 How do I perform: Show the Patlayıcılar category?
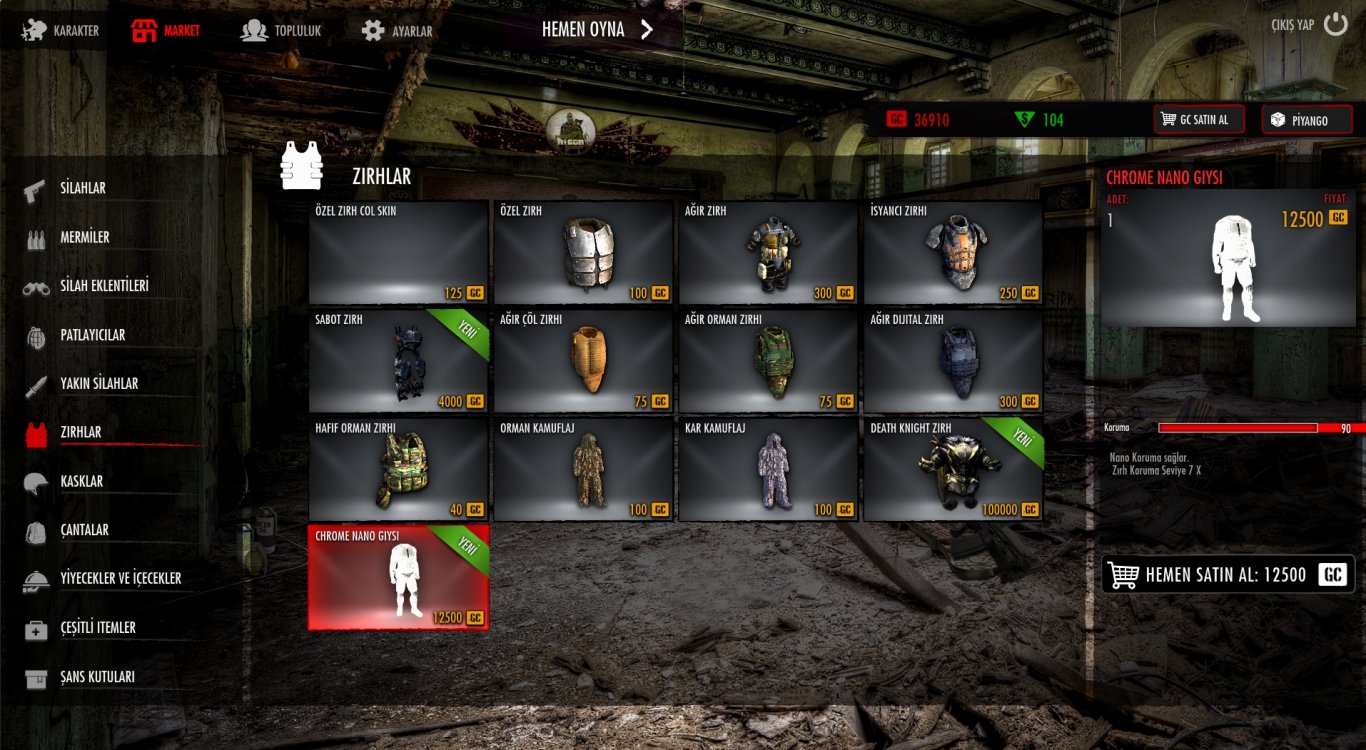click(92, 335)
